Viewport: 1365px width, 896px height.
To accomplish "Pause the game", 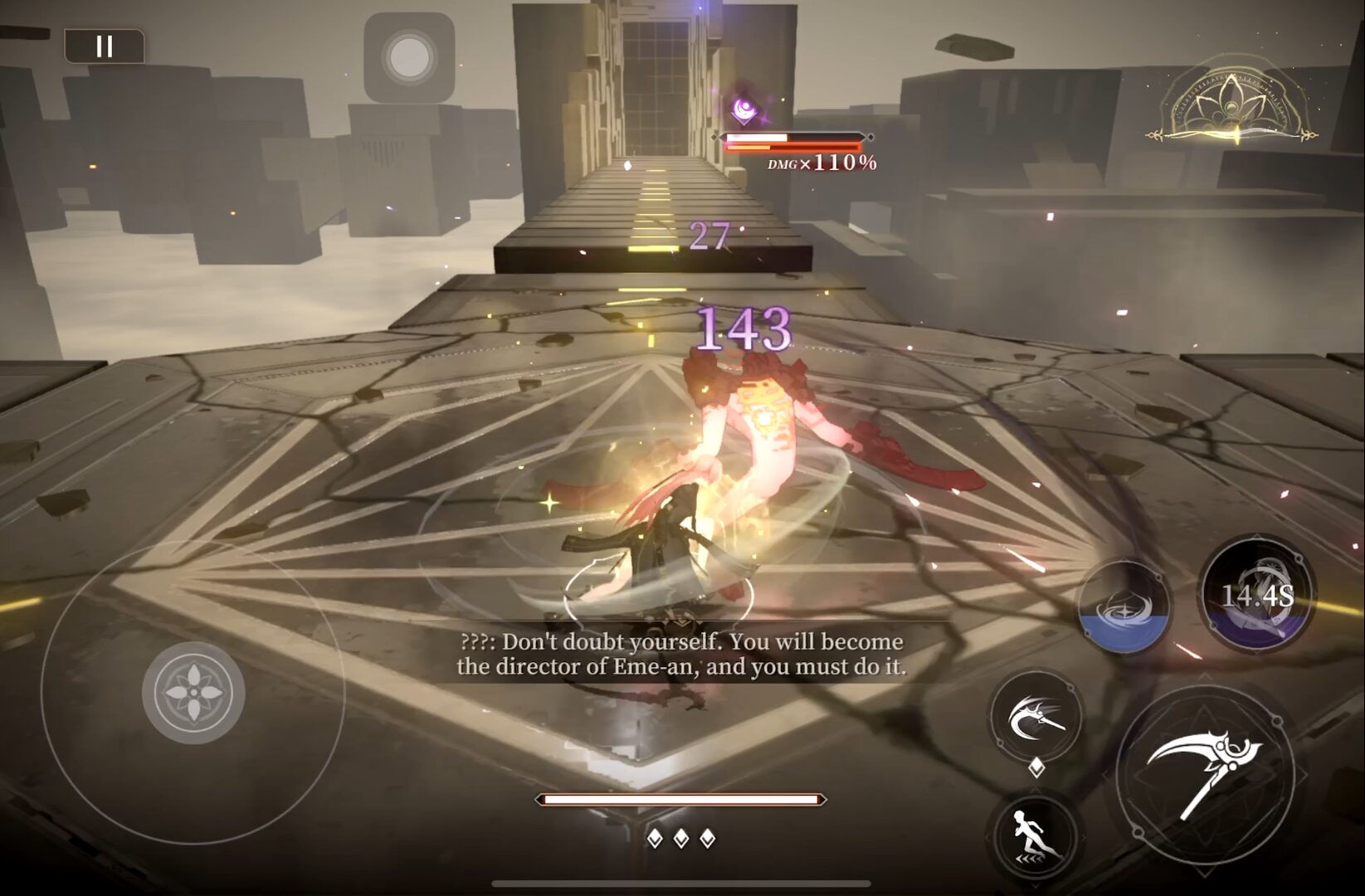I will click(x=105, y=46).
